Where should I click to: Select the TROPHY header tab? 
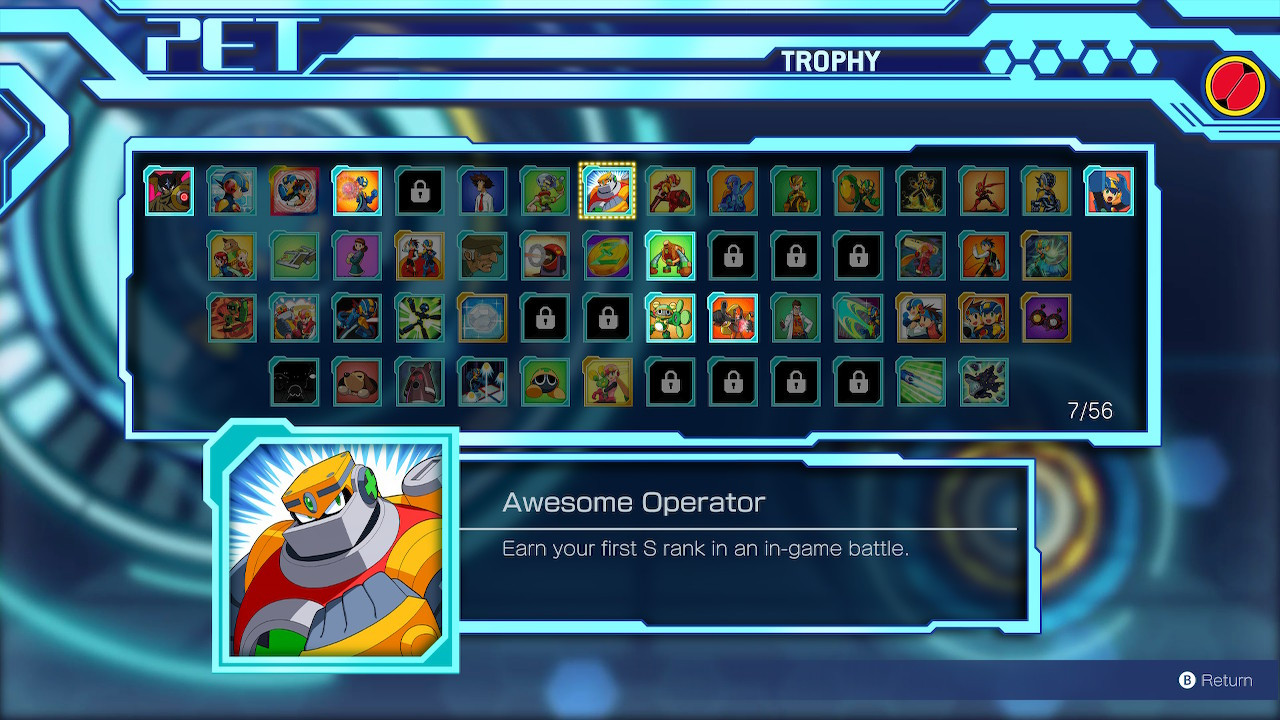[832, 60]
